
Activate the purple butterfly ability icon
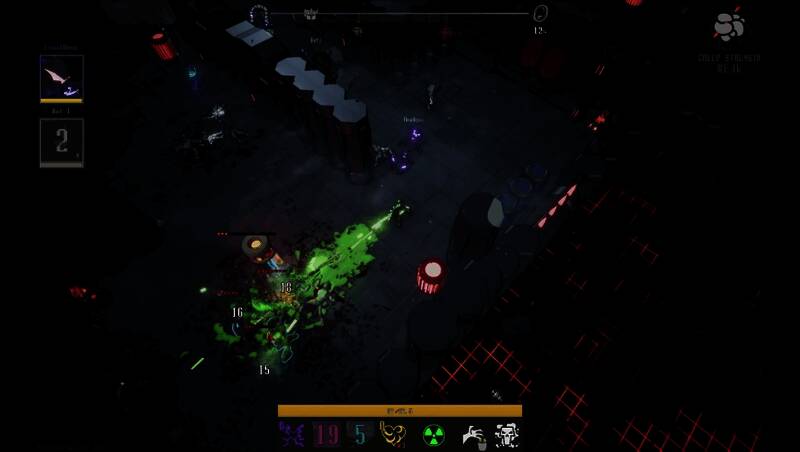[291, 435]
